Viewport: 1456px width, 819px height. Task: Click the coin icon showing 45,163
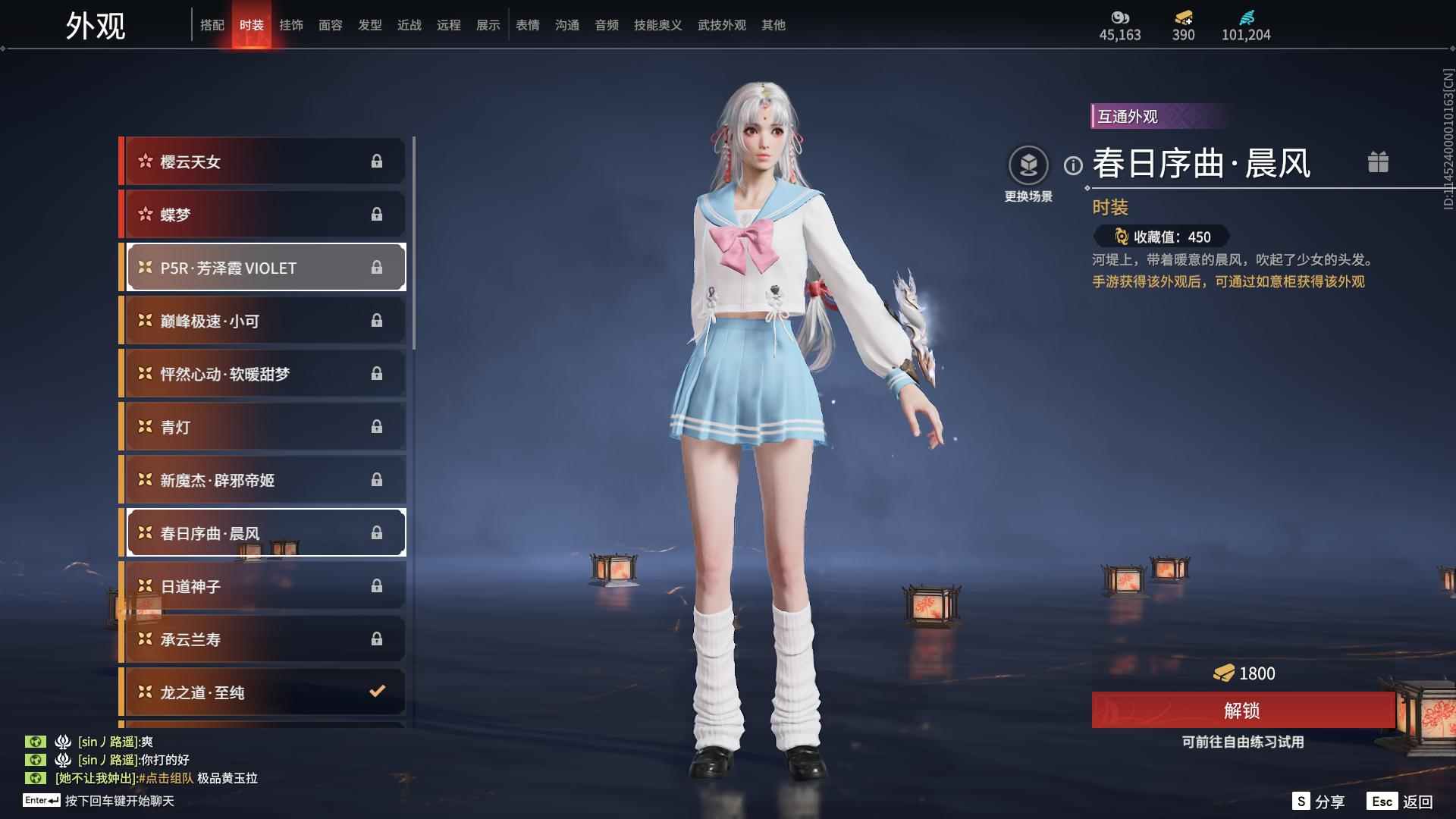click(1120, 17)
